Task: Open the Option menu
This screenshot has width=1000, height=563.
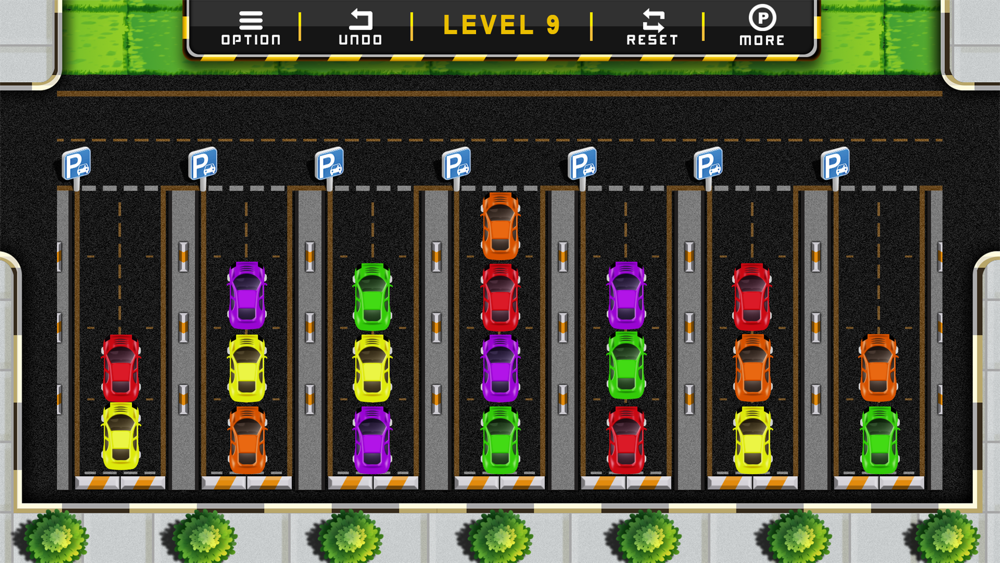Action: coord(250,27)
